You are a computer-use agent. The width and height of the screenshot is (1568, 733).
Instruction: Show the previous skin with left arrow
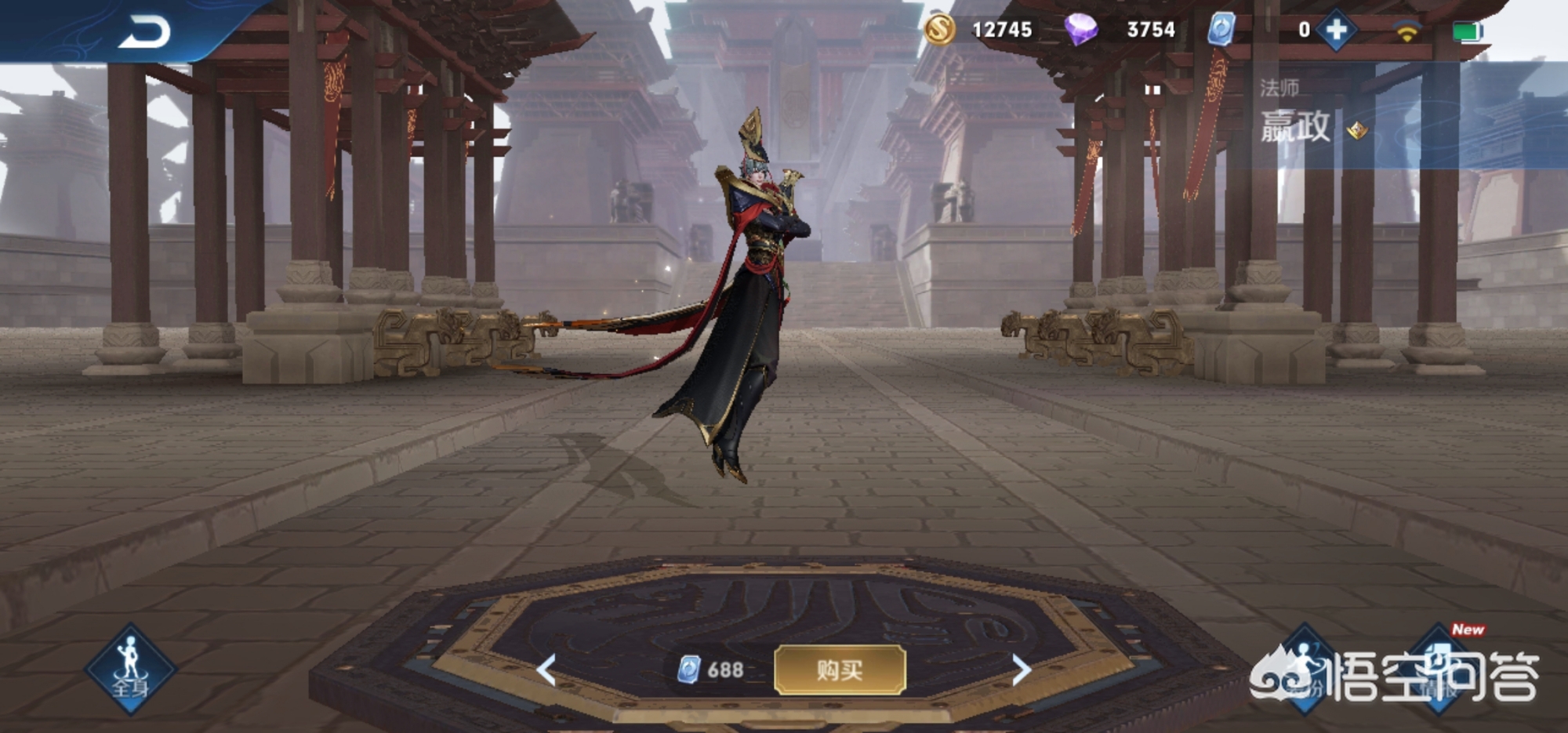[x=547, y=670]
